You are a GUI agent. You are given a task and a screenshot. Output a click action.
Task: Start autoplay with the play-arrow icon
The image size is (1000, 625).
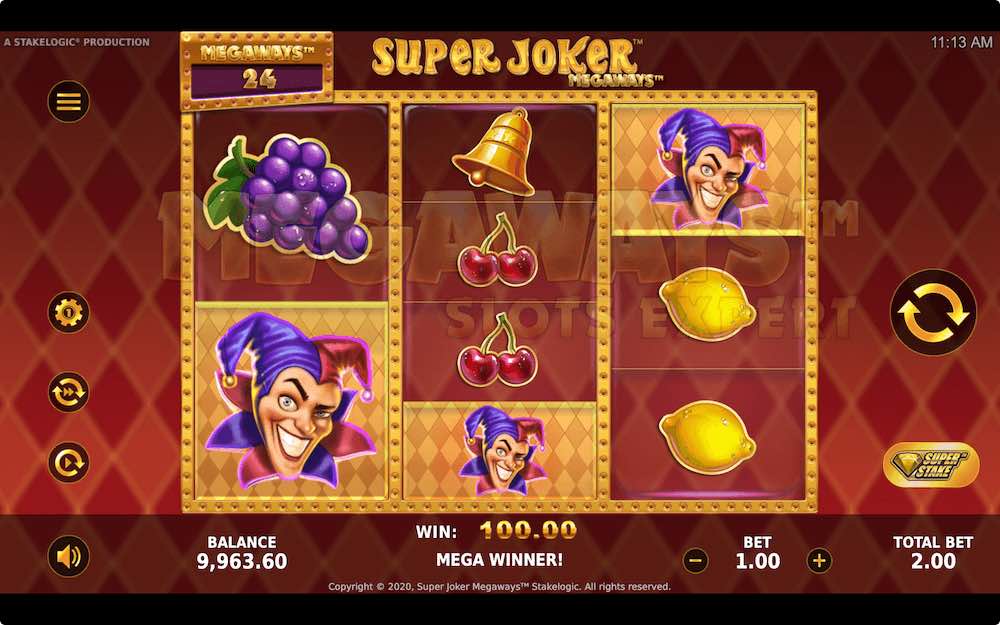coord(69,462)
